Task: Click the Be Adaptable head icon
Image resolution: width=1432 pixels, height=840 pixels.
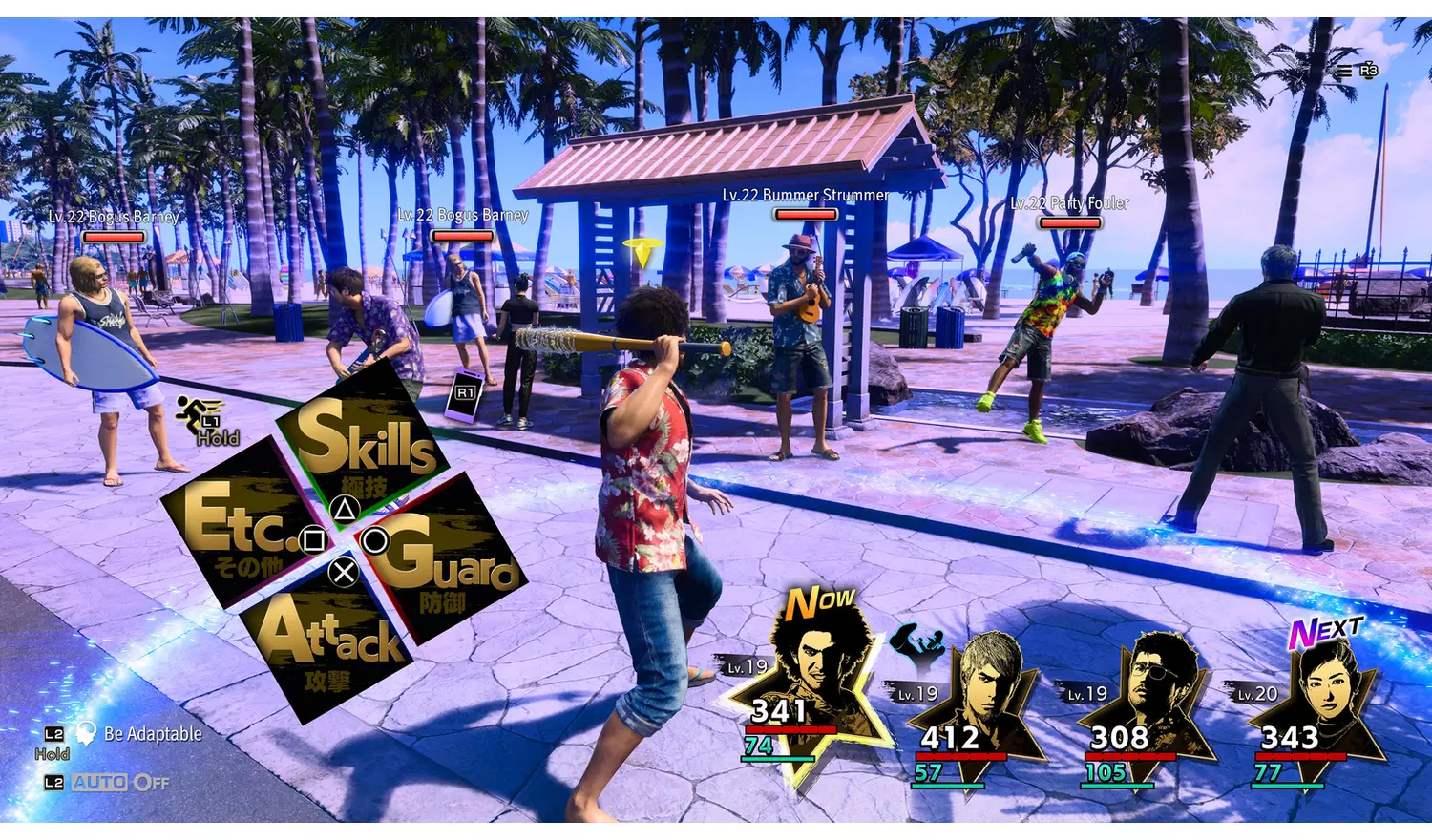Action: point(87,733)
